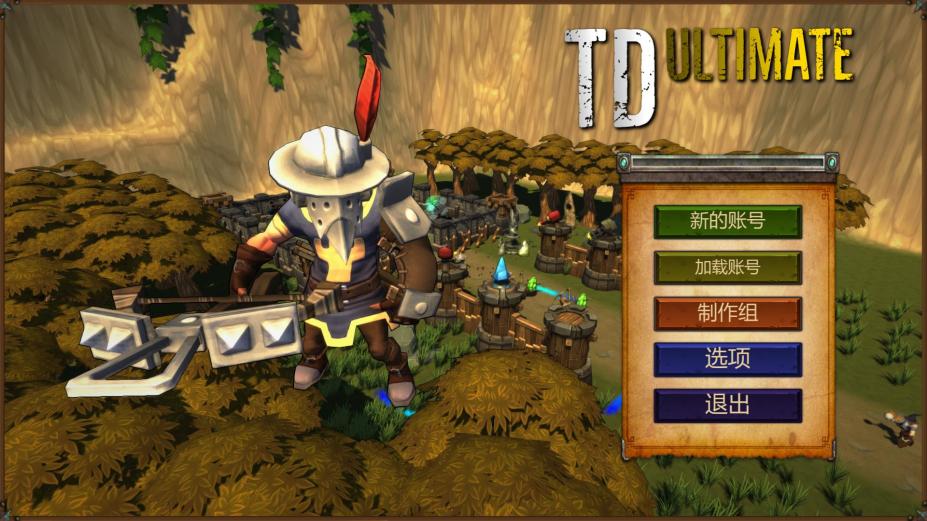Create a new account (新的账号)
The height and width of the screenshot is (521, 927).
pyautogui.click(x=727, y=221)
